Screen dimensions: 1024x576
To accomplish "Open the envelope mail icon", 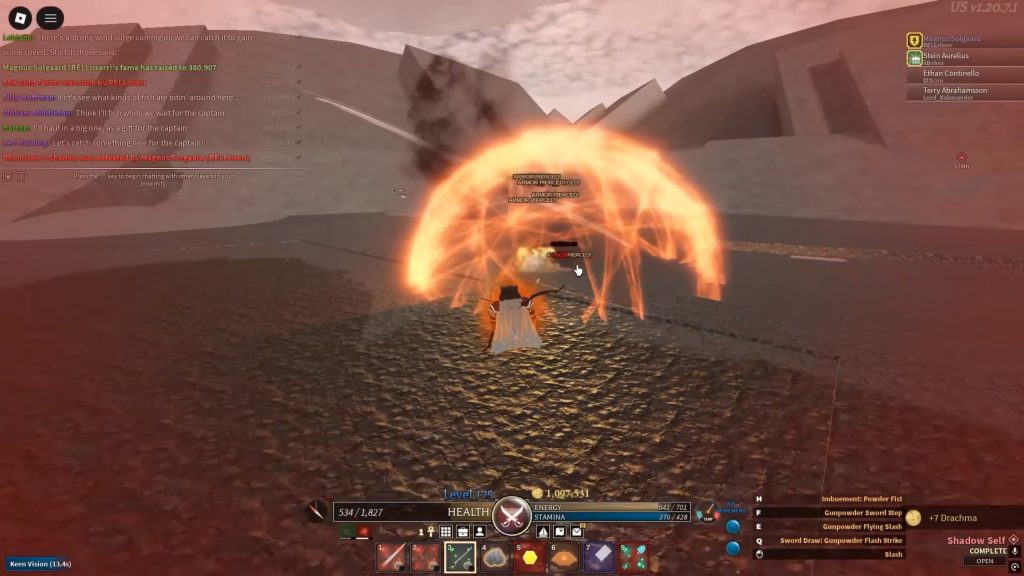I will tap(577, 531).
